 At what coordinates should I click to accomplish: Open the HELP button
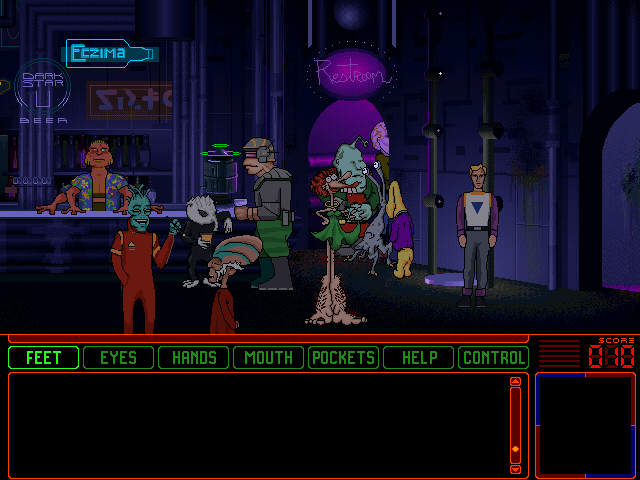[x=419, y=357]
